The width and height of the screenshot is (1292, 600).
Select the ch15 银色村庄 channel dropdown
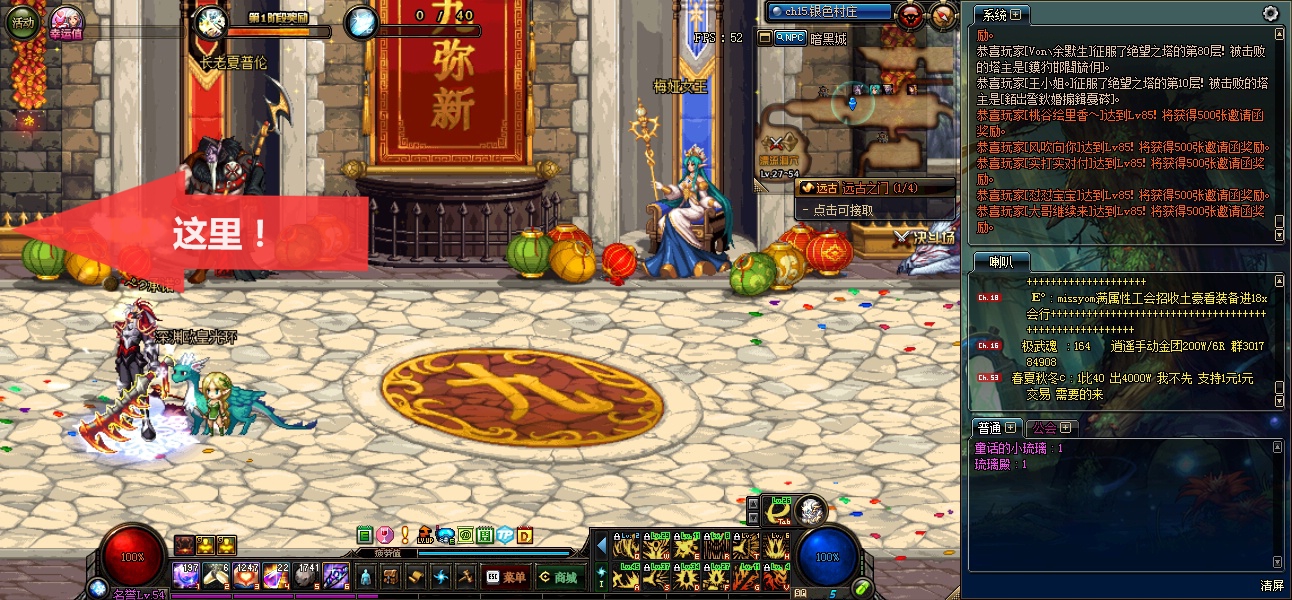[x=829, y=12]
